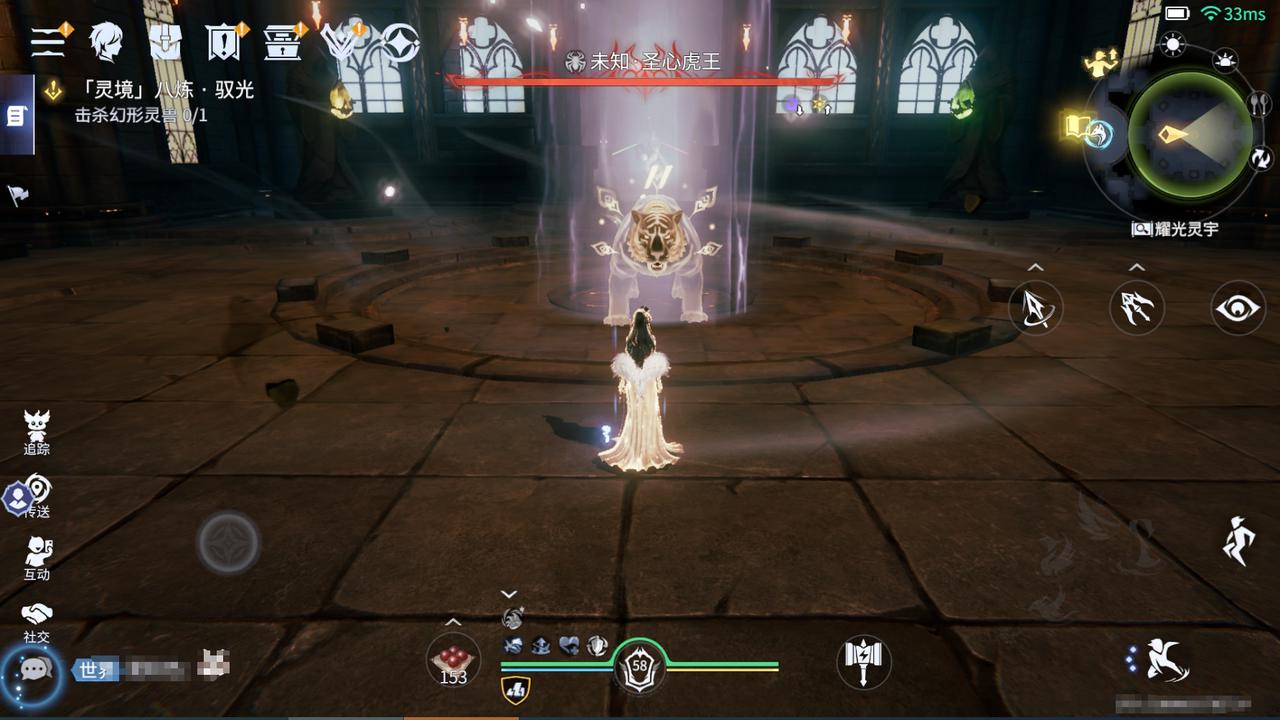This screenshot has height=720, width=1280.
Task: Toggle the eye view button
Action: (1238, 307)
